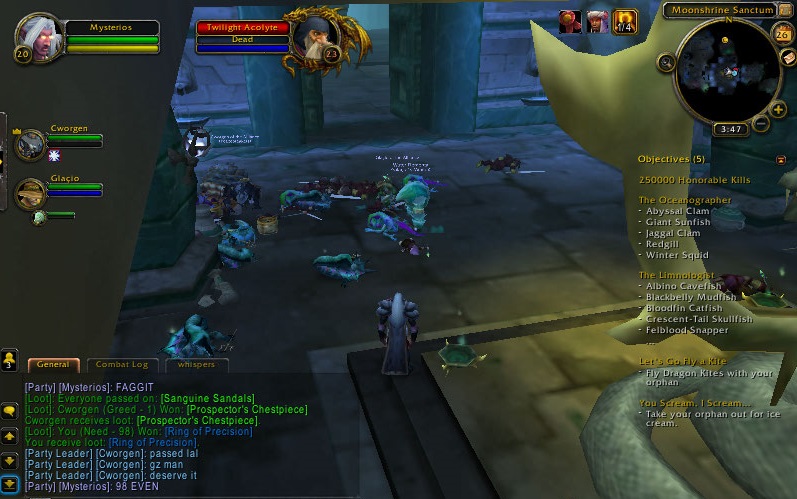Collapse the Objectives tracker
Viewport: 797px width, 499px height.
pos(780,159)
